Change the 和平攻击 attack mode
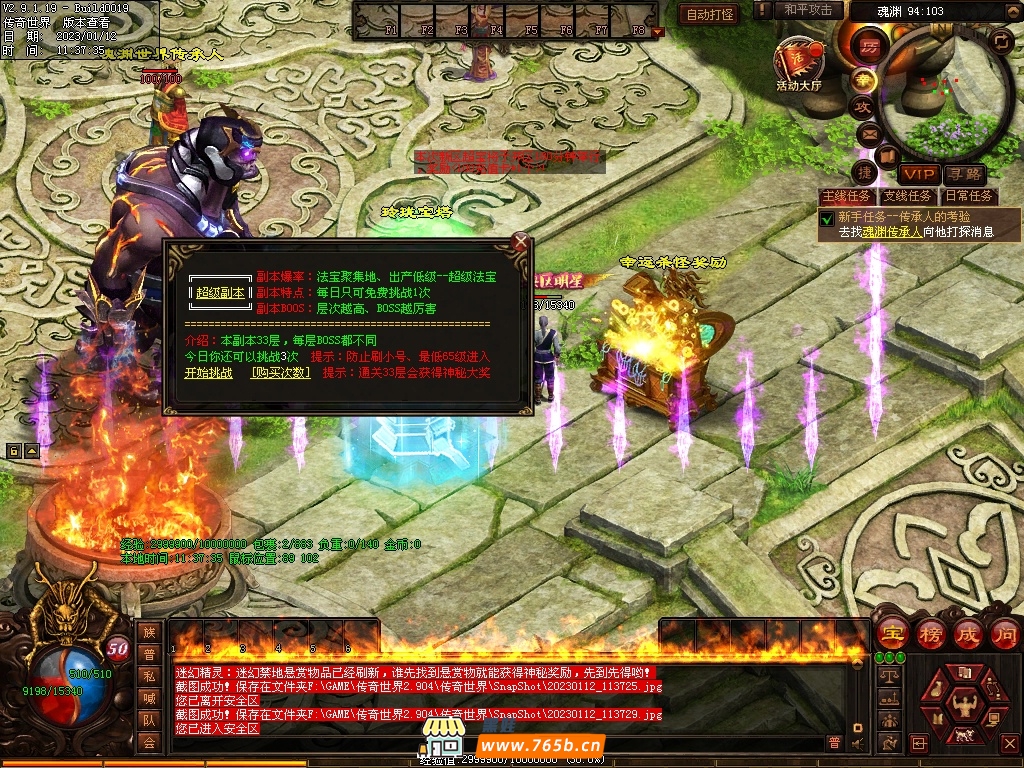 808,10
